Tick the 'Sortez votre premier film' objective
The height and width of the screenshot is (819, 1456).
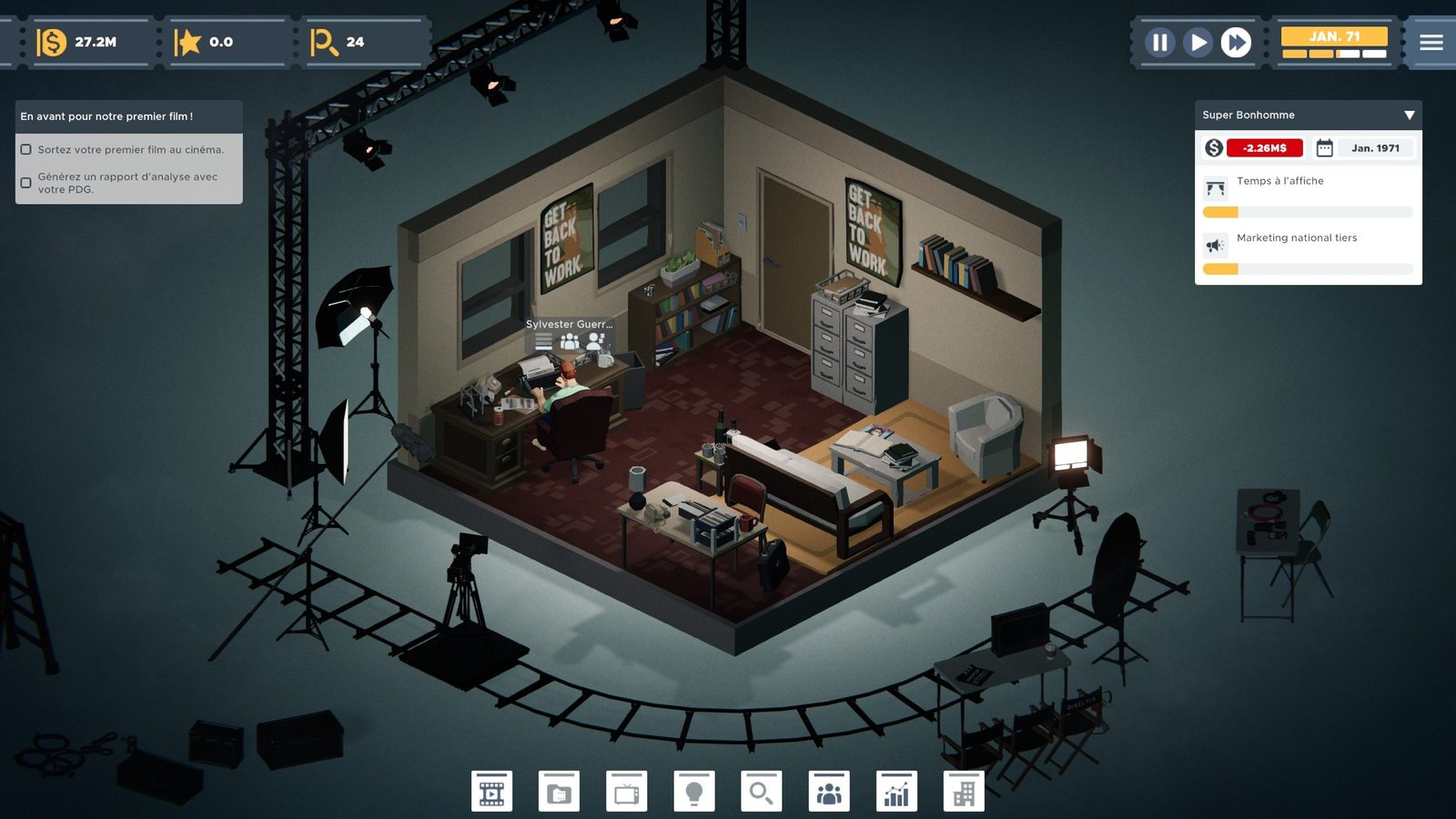(26, 150)
